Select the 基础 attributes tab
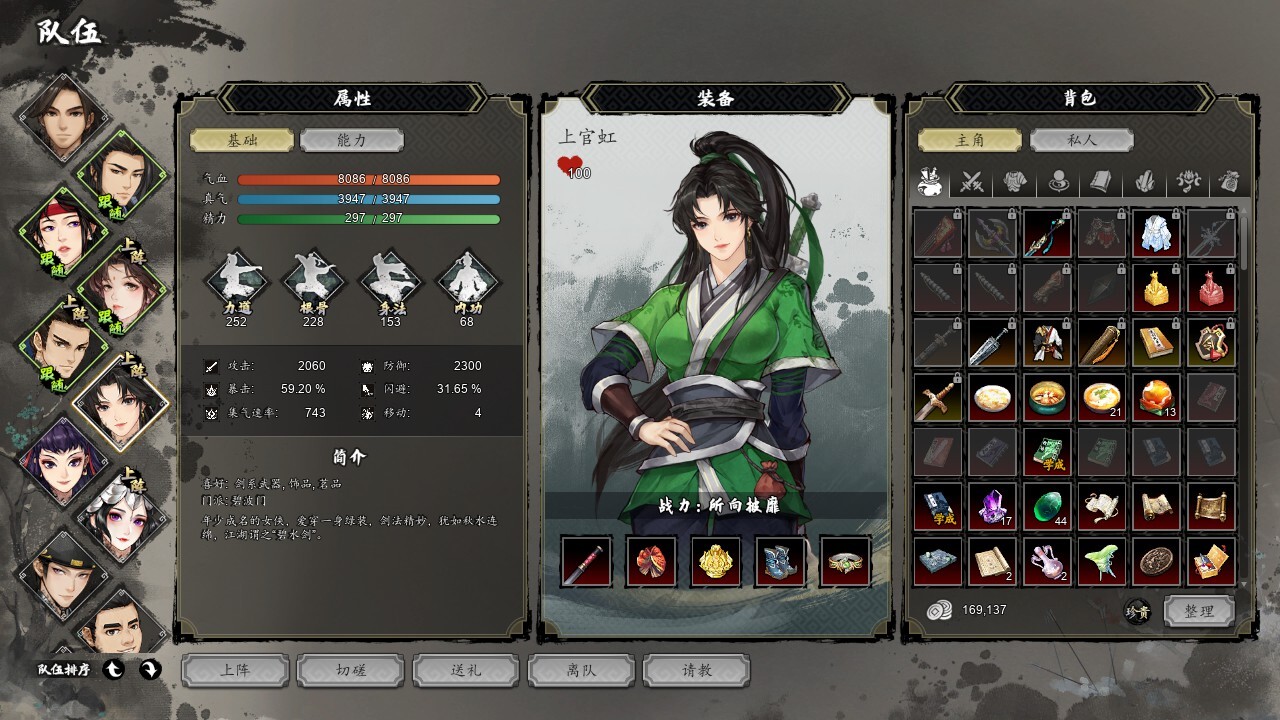This screenshot has height=720, width=1280. 242,140
